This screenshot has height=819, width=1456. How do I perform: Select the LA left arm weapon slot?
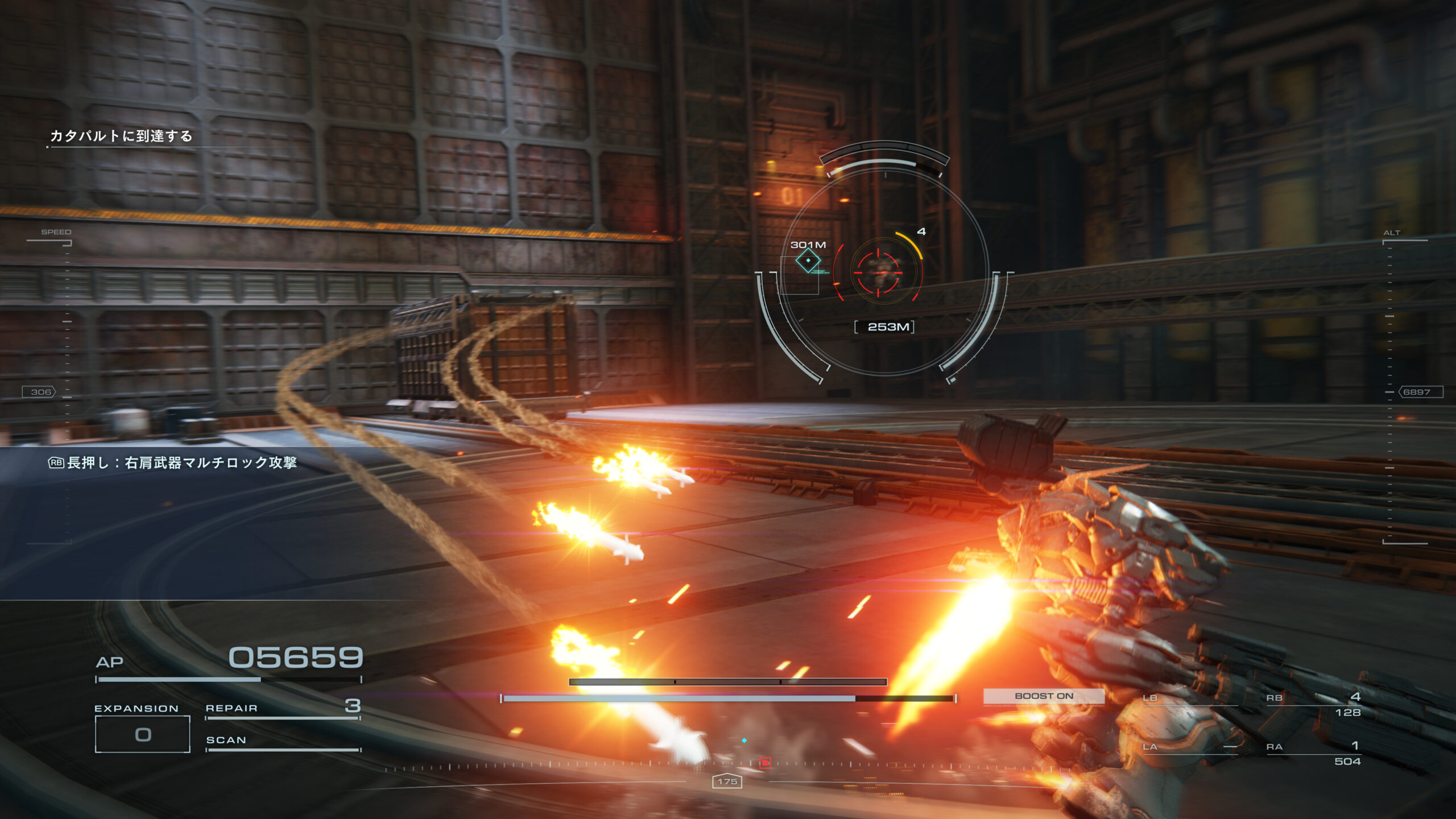click(x=1189, y=747)
